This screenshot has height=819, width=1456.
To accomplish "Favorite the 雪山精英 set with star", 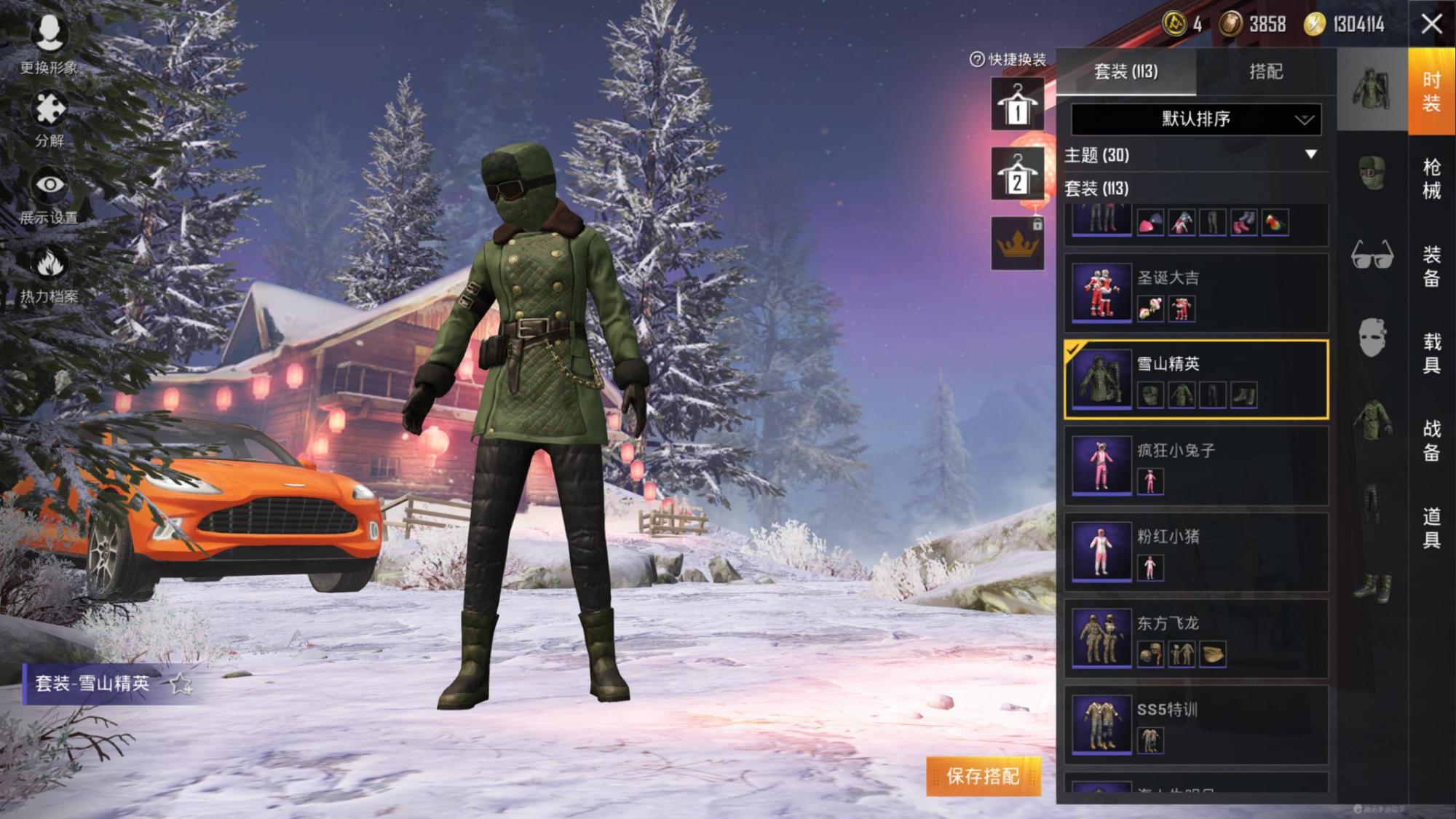I will point(180,684).
